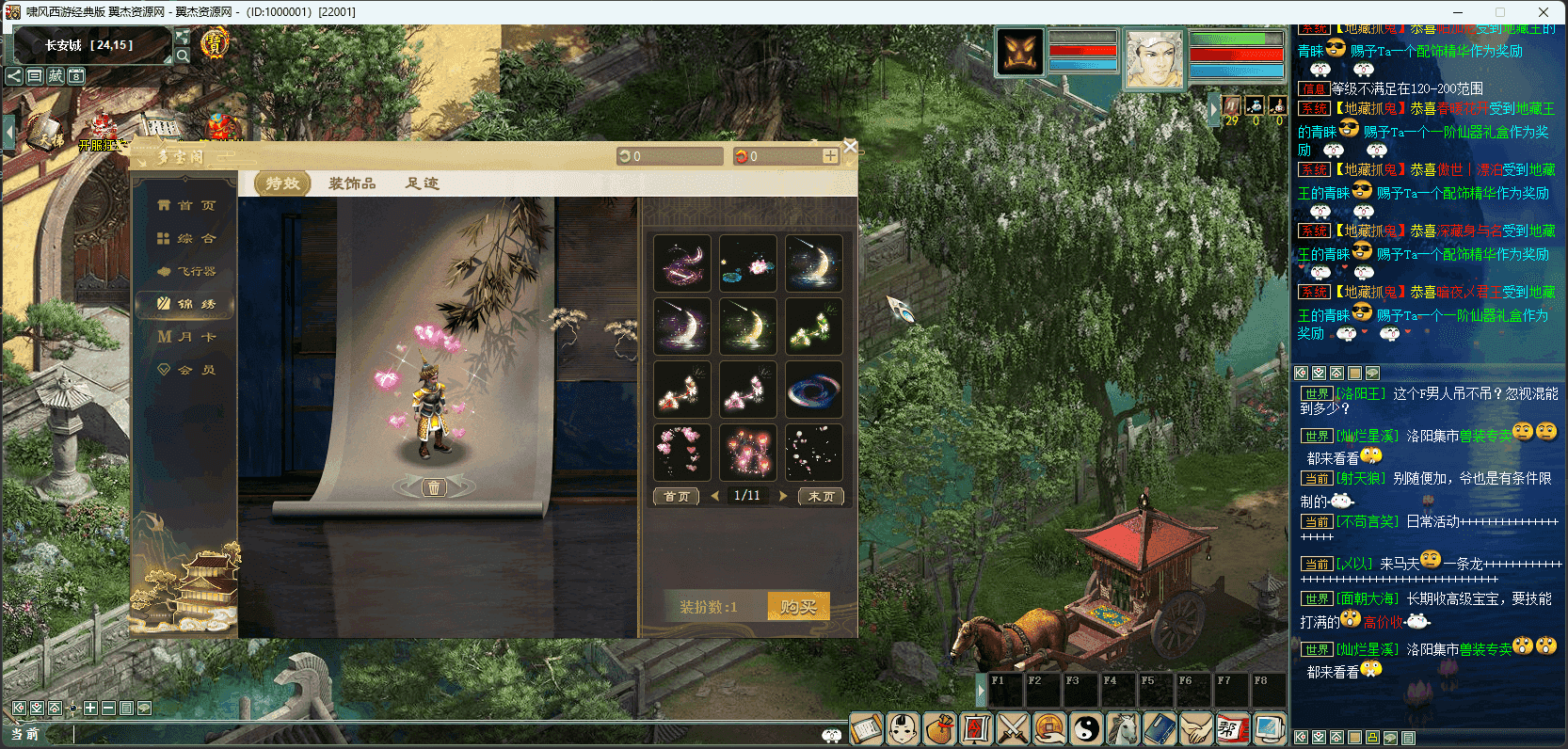Image resolution: width=1568 pixels, height=749 pixels.
Task: Go to the next effects page
Action: pyautogui.click(x=783, y=496)
